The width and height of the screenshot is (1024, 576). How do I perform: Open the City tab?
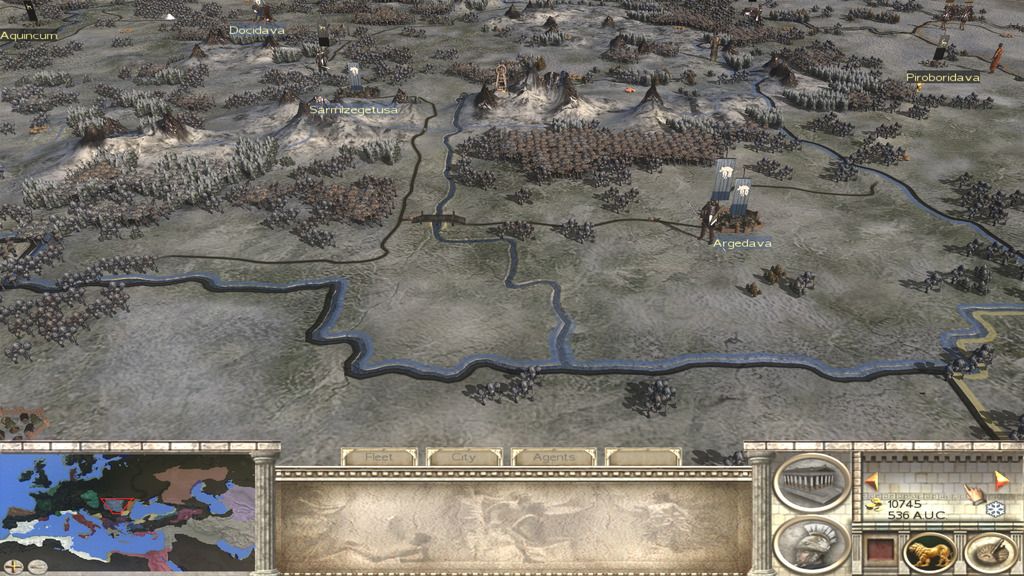[464, 457]
